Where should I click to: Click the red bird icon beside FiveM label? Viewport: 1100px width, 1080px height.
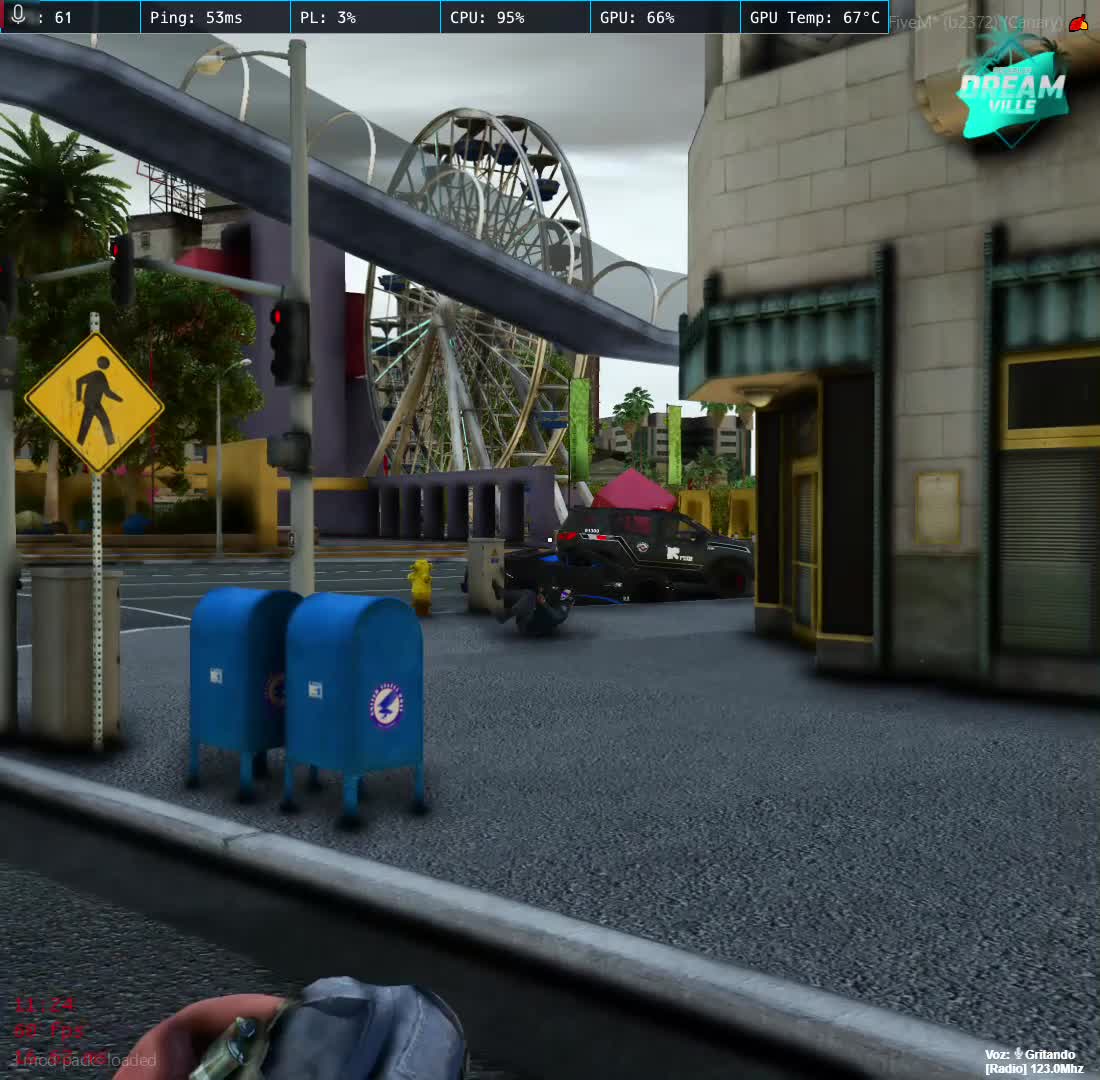1079,23
